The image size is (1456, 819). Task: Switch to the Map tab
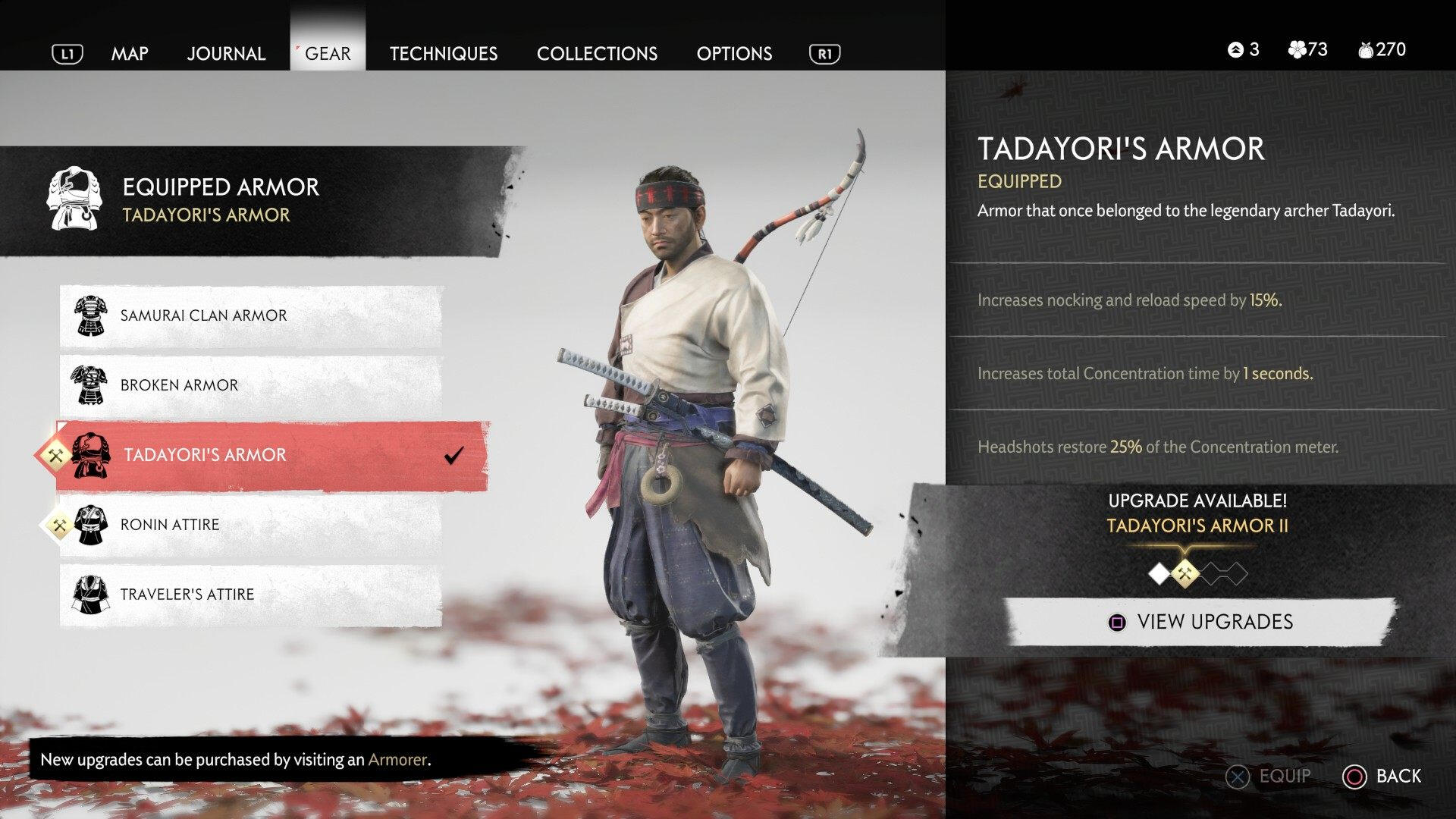click(130, 53)
